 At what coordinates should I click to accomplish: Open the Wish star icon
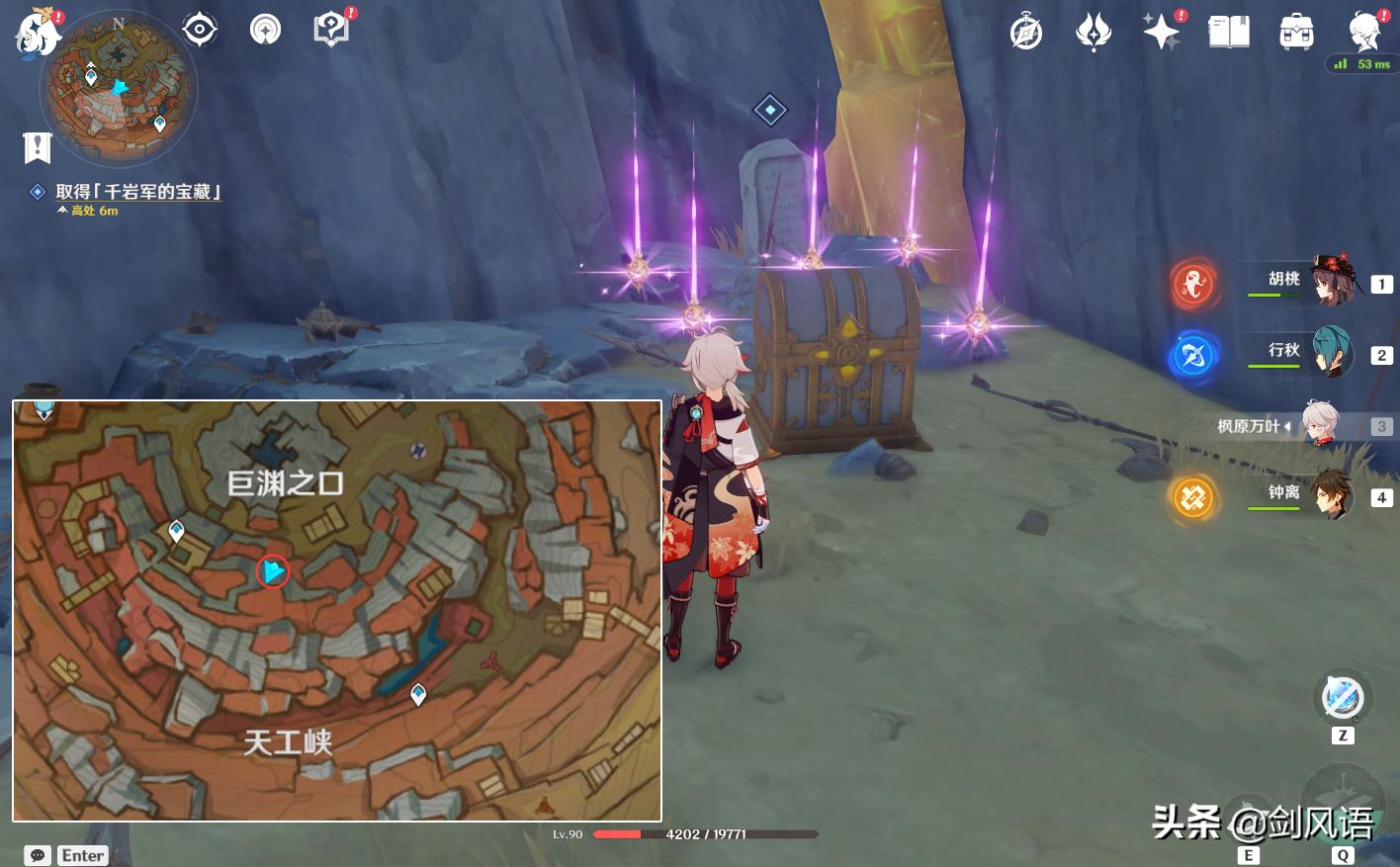(x=1161, y=33)
